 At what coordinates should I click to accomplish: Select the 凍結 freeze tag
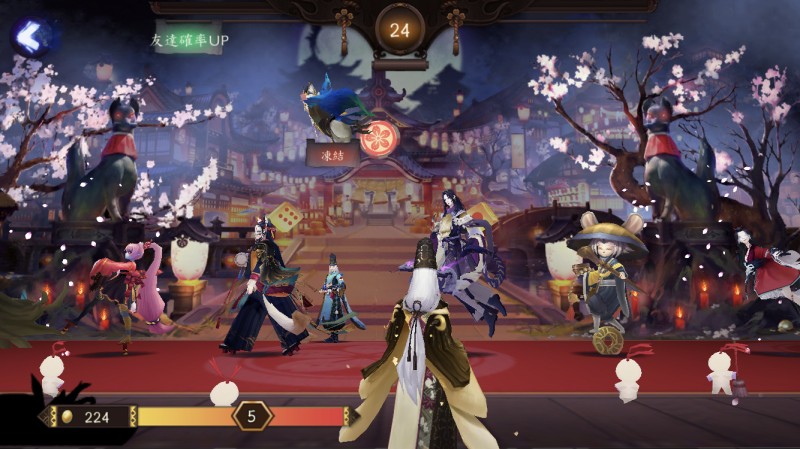333,155
